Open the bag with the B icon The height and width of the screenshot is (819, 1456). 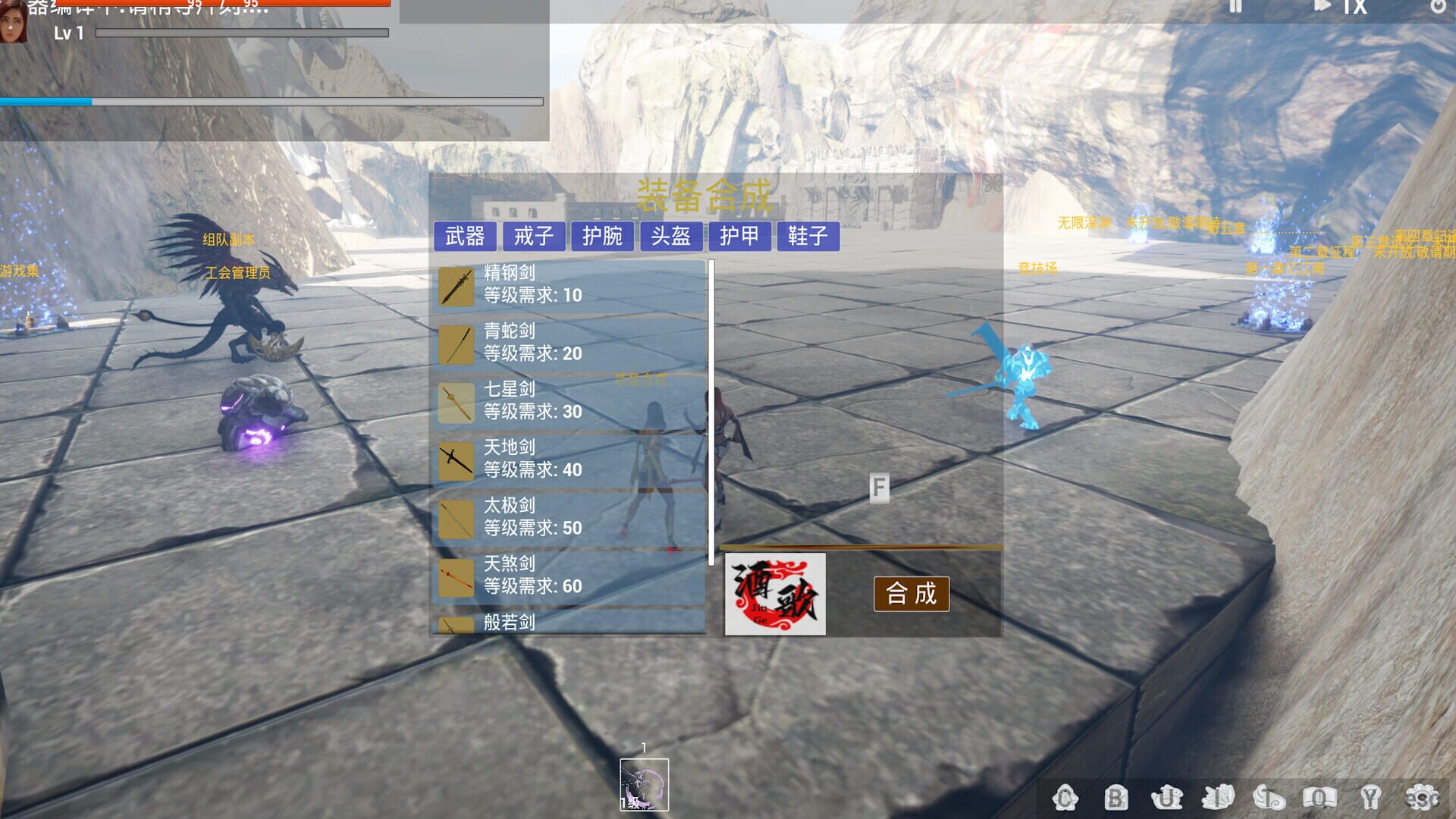1115,796
